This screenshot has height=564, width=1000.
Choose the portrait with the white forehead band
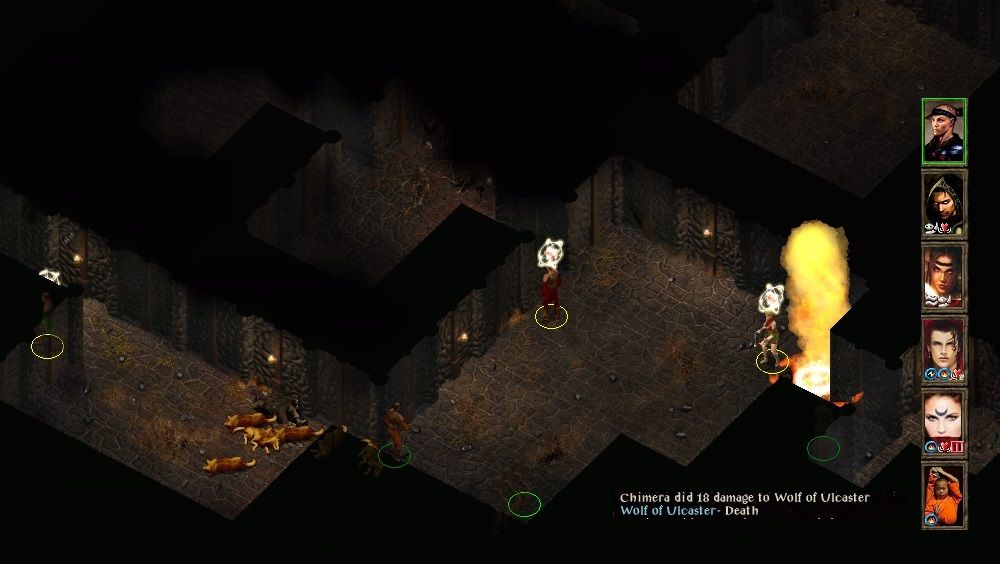(x=943, y=277)
